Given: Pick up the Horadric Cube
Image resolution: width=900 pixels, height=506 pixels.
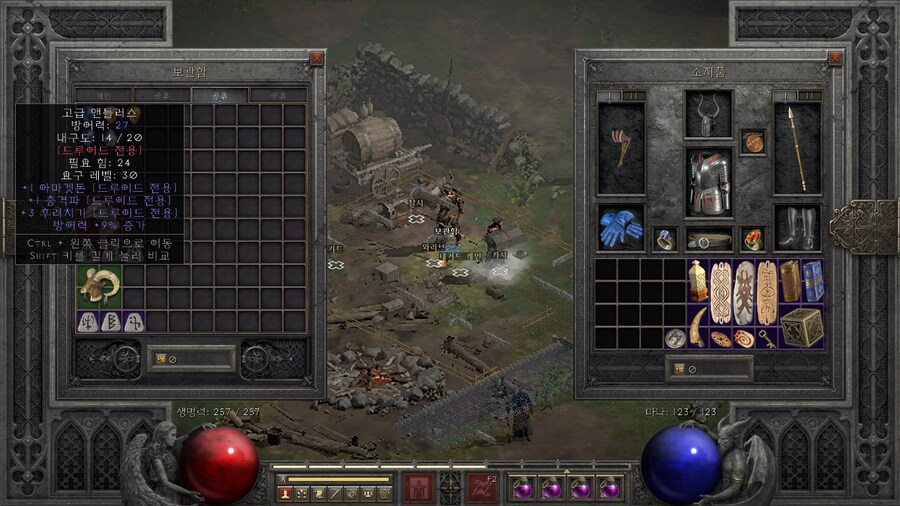Looking at the screenshot, I should pyautogui.click(x=802, y=326).
